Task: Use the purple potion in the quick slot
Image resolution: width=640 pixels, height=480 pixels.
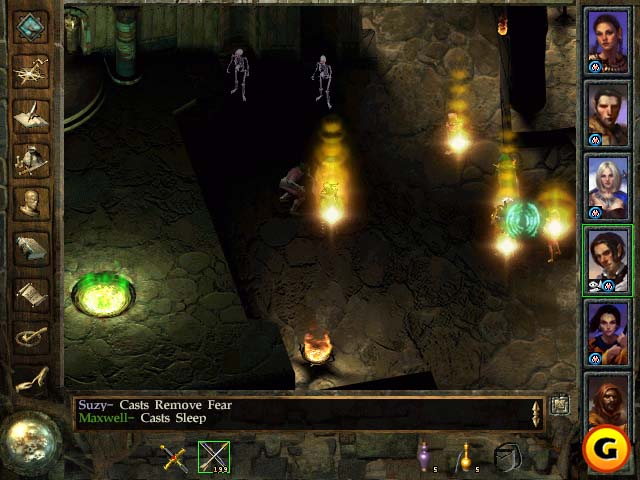Action: (x=425, y=456)
